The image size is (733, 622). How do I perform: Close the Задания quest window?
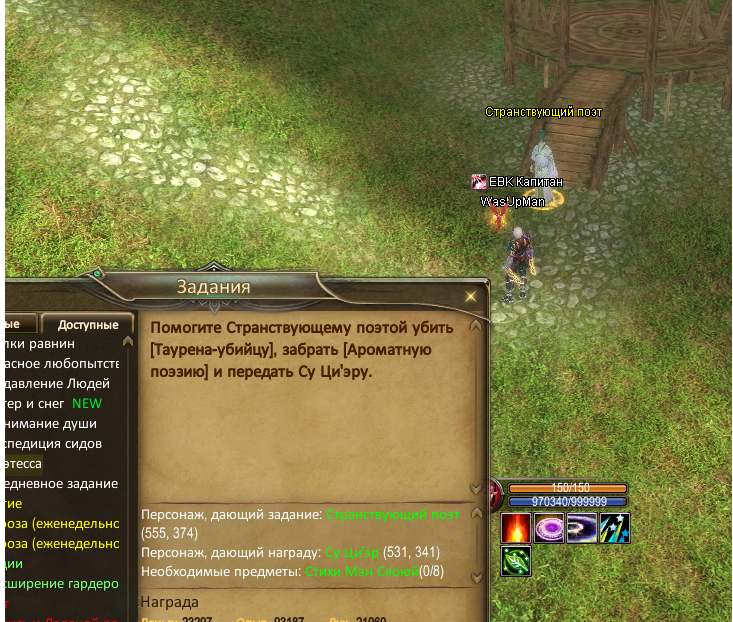pyautogui.click(x=471, y=297)
